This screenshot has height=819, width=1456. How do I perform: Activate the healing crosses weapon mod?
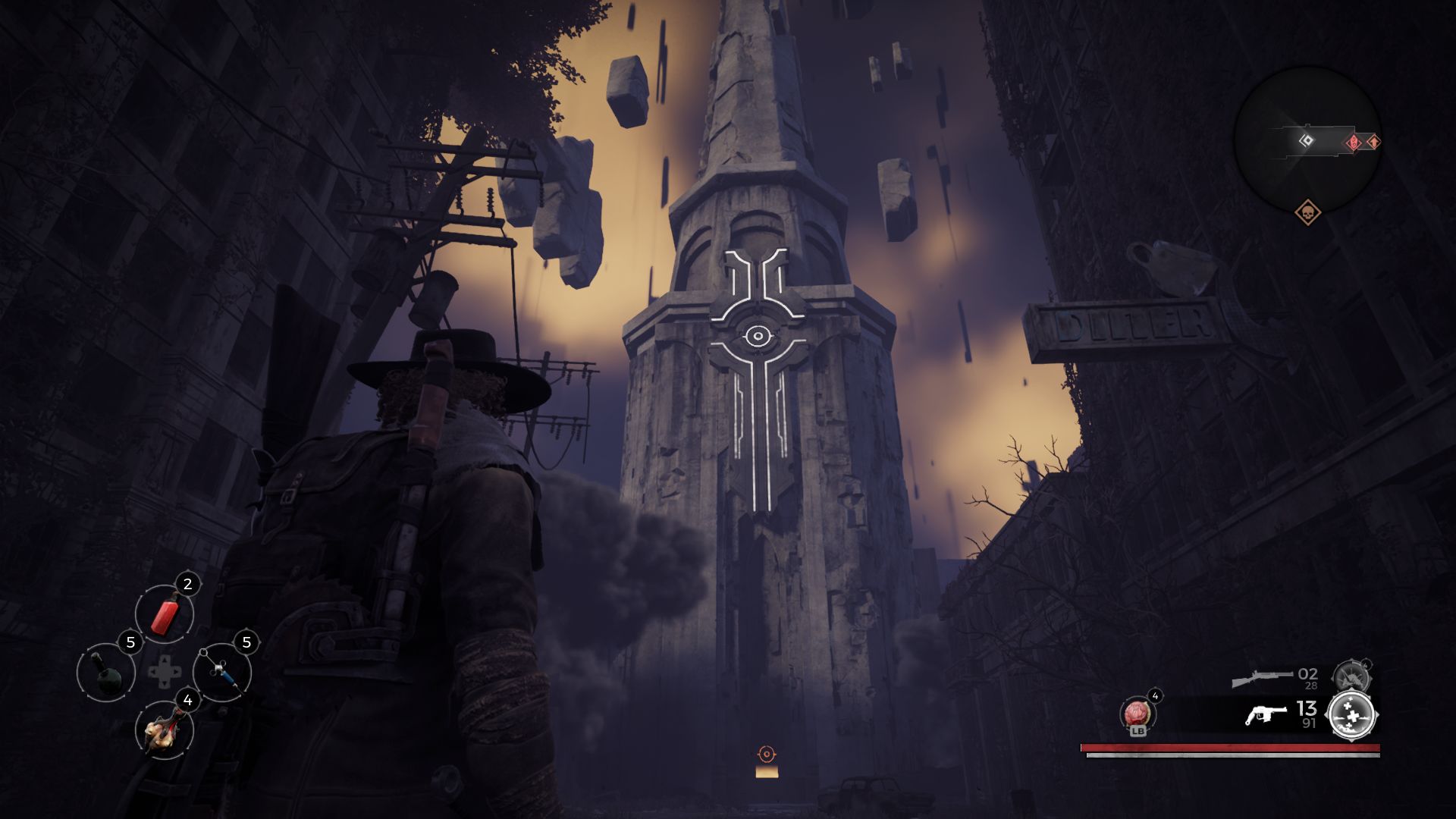(1352, 715)
